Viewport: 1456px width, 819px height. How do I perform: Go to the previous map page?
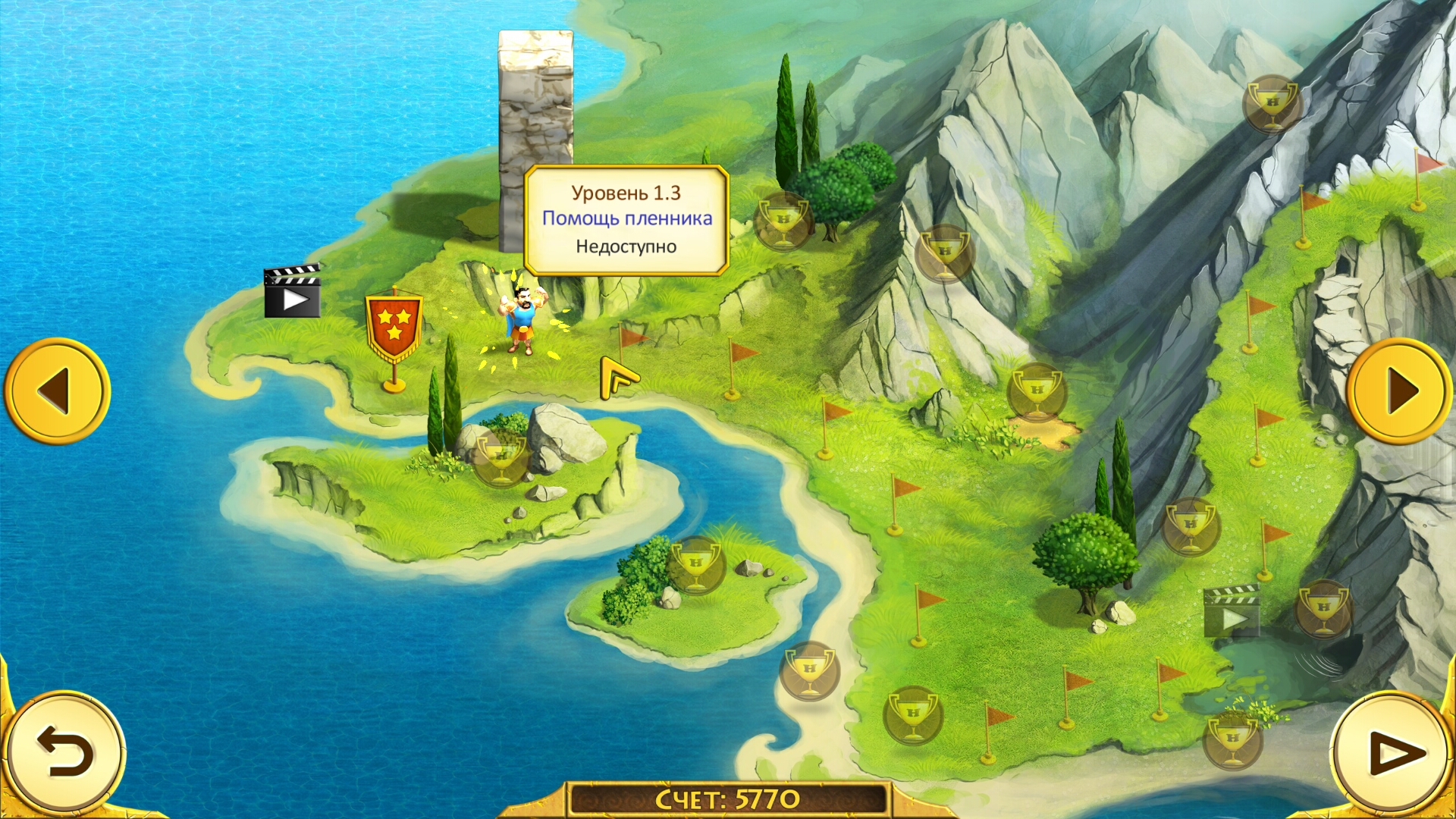(57, 391)
